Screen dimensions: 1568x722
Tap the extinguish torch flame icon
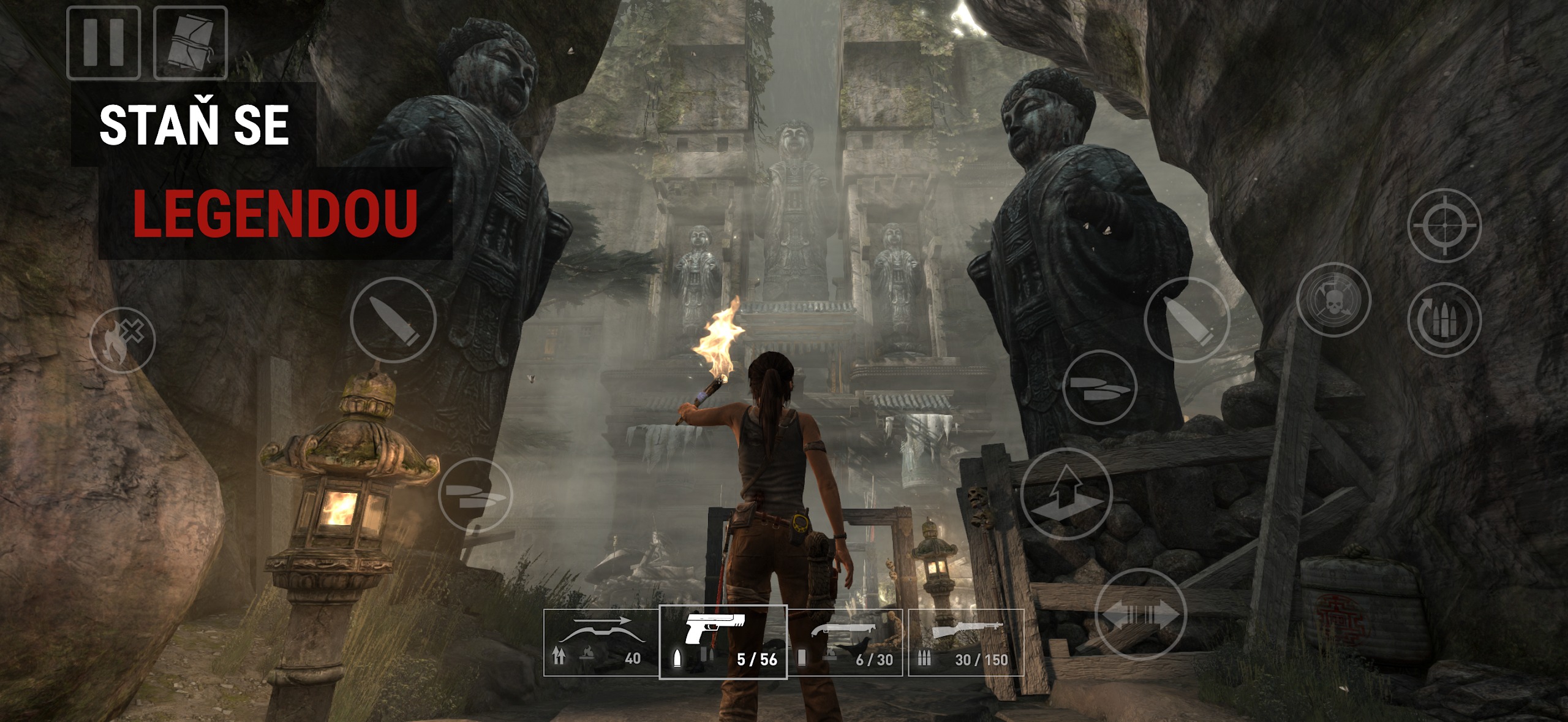click(122, 340)
